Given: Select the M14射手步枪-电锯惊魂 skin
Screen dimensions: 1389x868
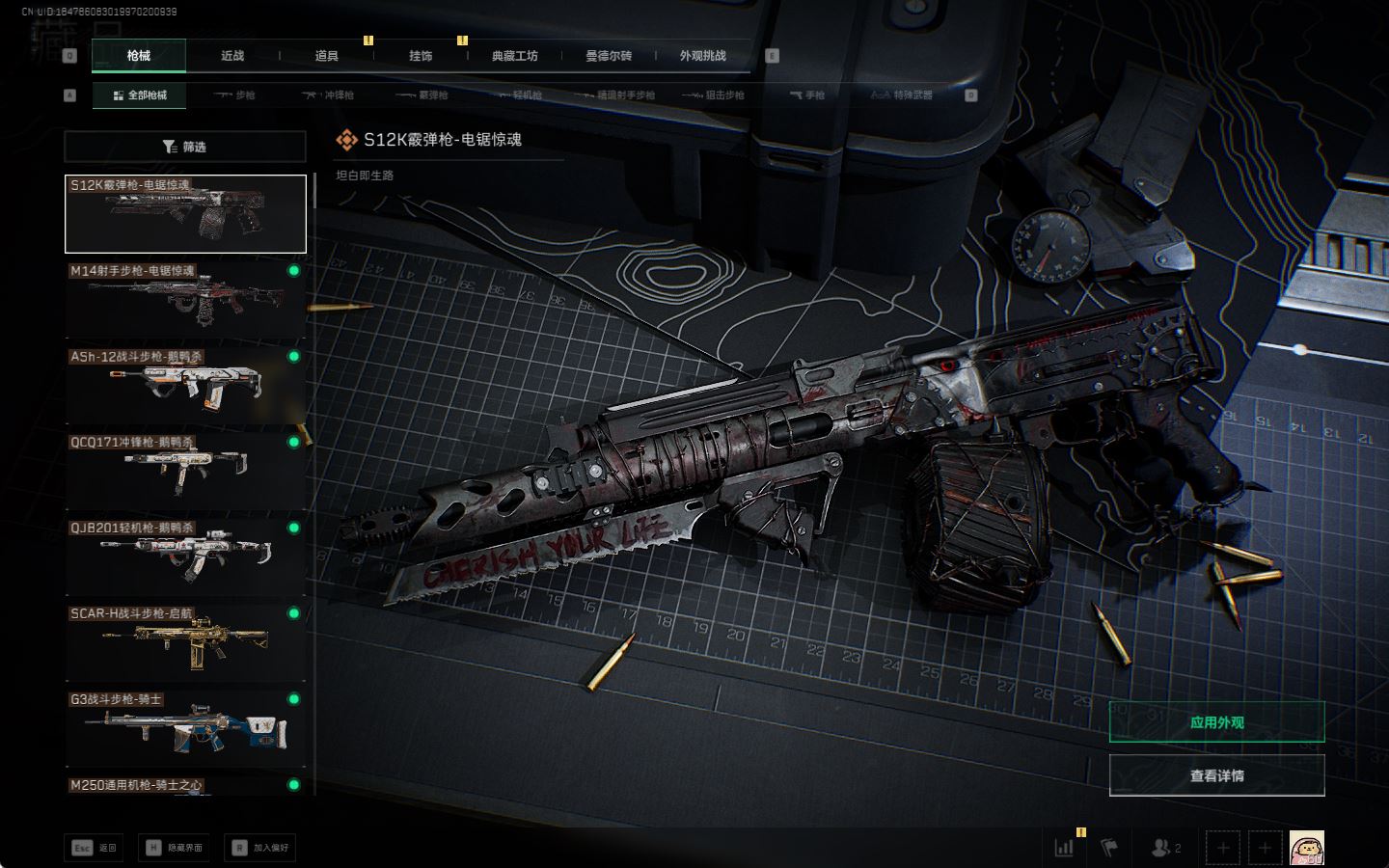Looking at the screenshot, I should pos(185,299).
